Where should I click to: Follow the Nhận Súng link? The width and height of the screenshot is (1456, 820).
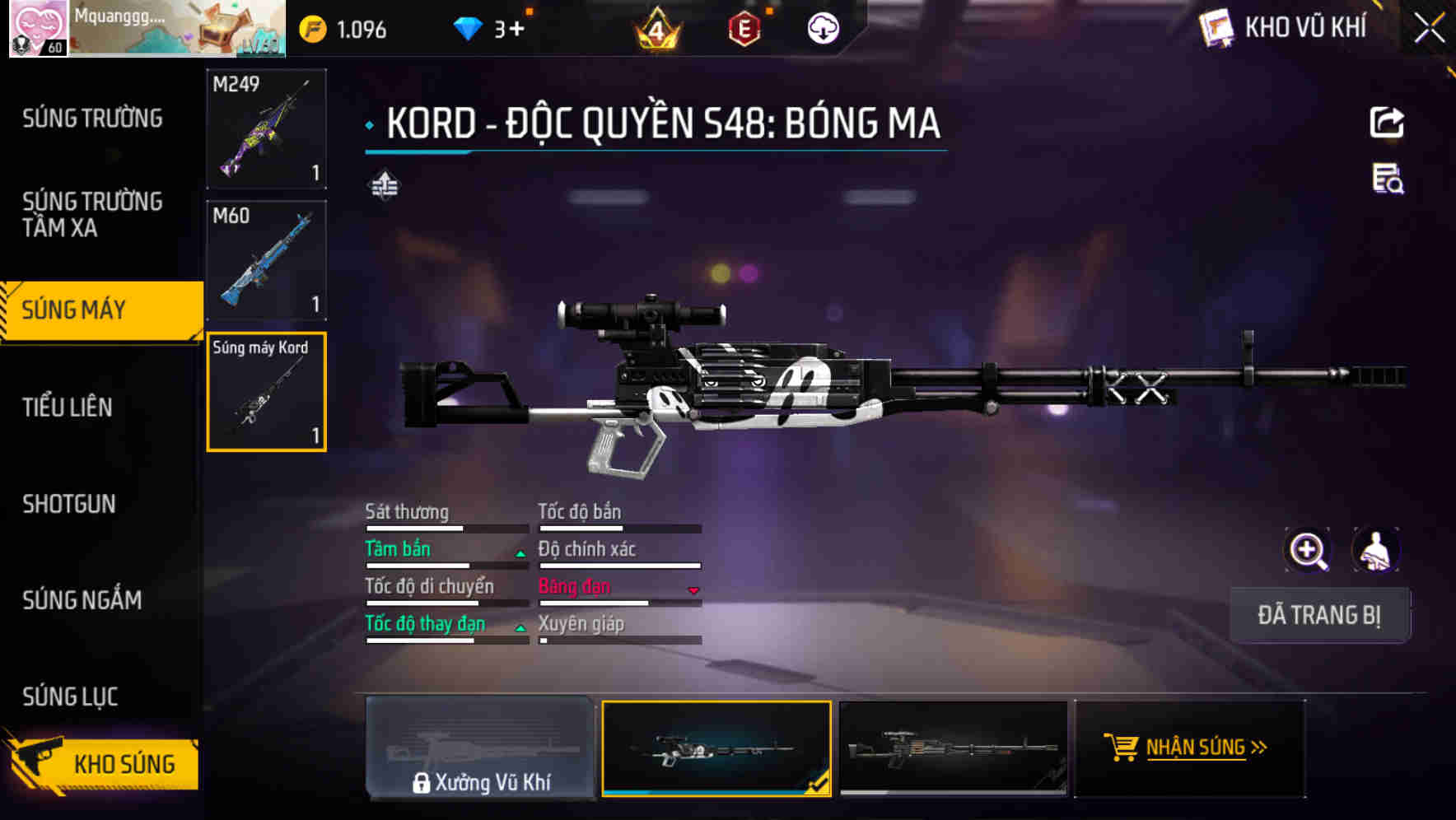pos(1188,748)
